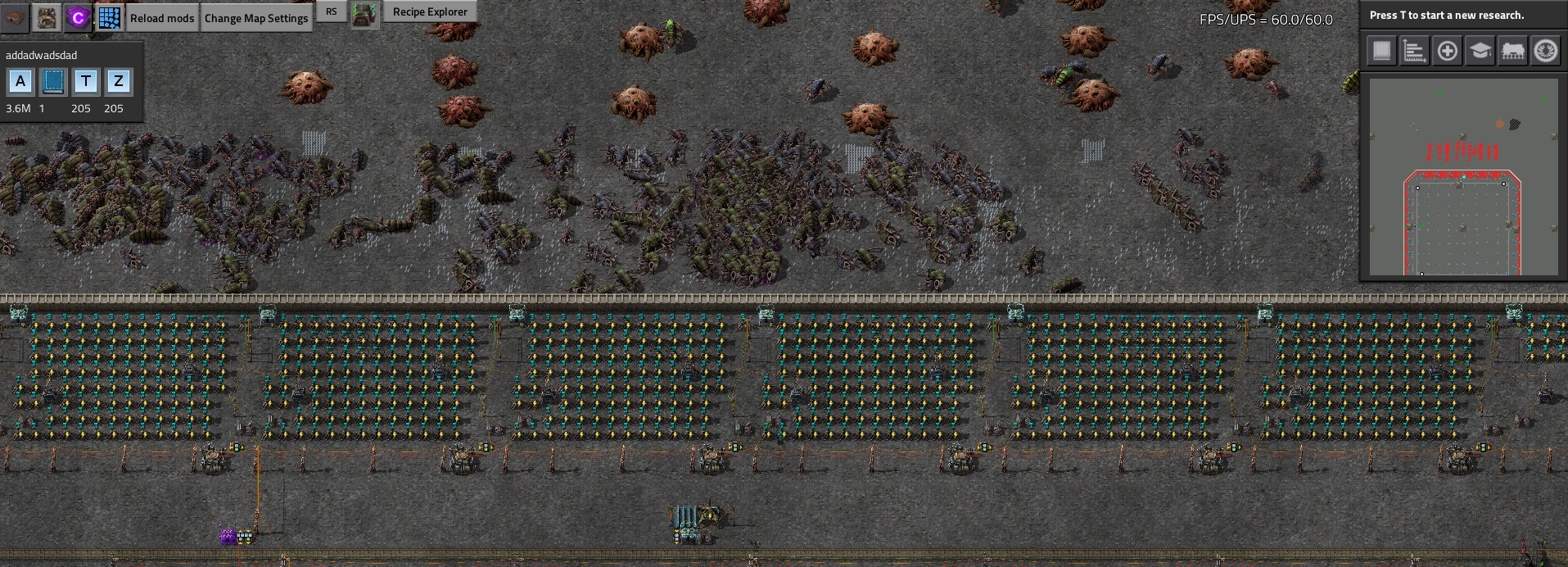Open the bonuses plus-circle button
The width and height of the screenshot is (1568, 567).
click(x=1447, y=51)
